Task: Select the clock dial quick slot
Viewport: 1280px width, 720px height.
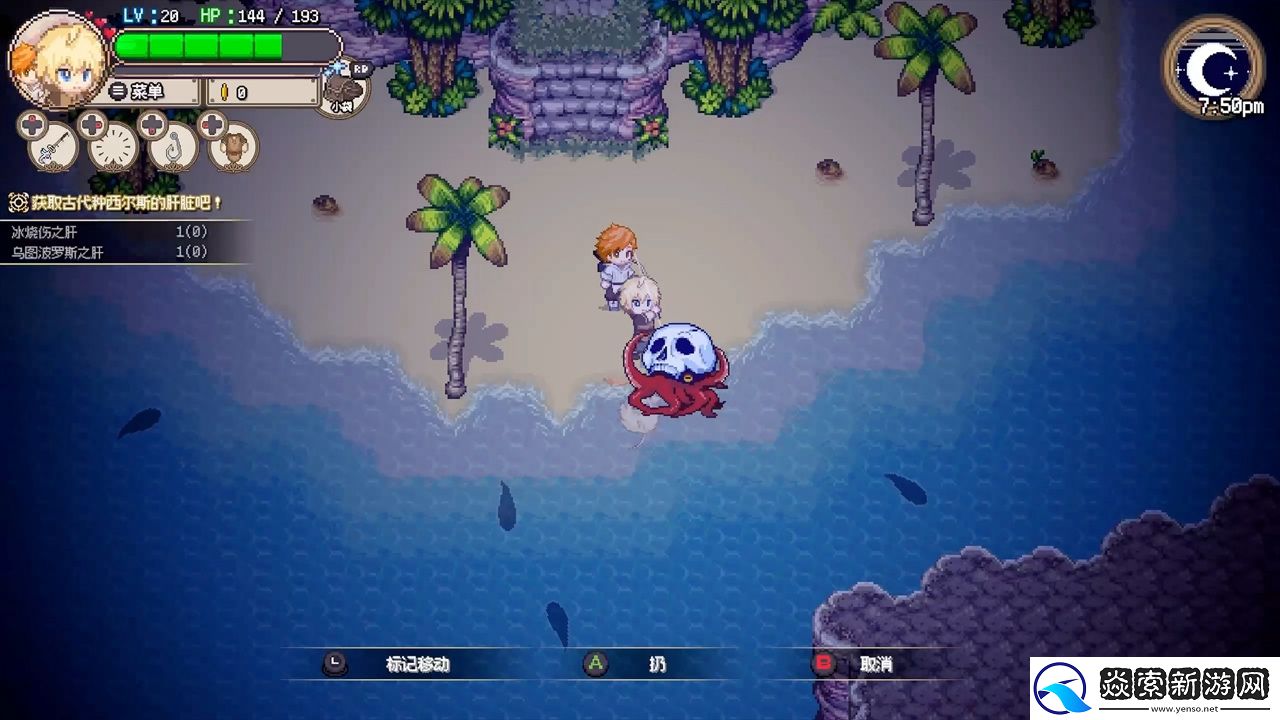Action: [113, 148]
